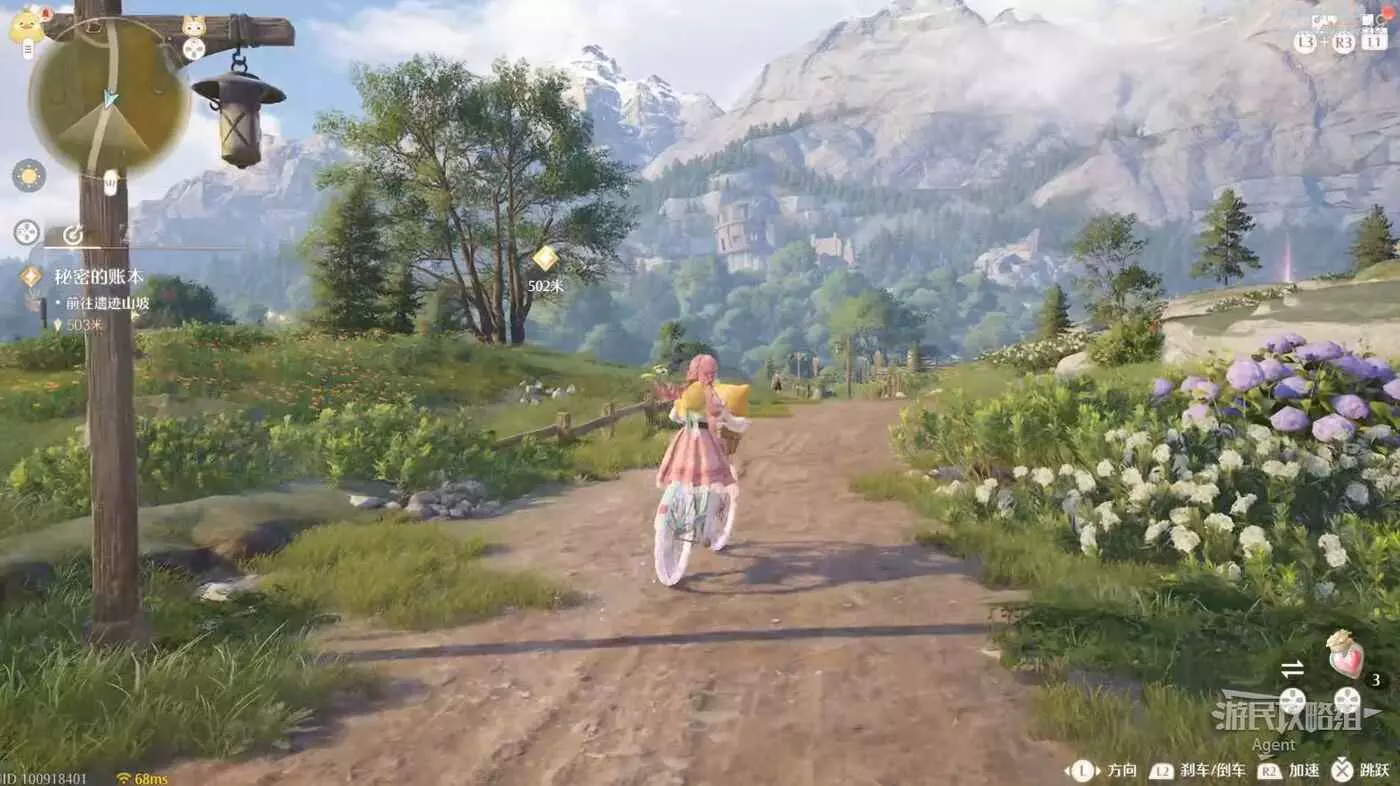Select the yellow diamond quest waypoint marker
This screenshot has width=1400, height=786.
tap(545, 259)
